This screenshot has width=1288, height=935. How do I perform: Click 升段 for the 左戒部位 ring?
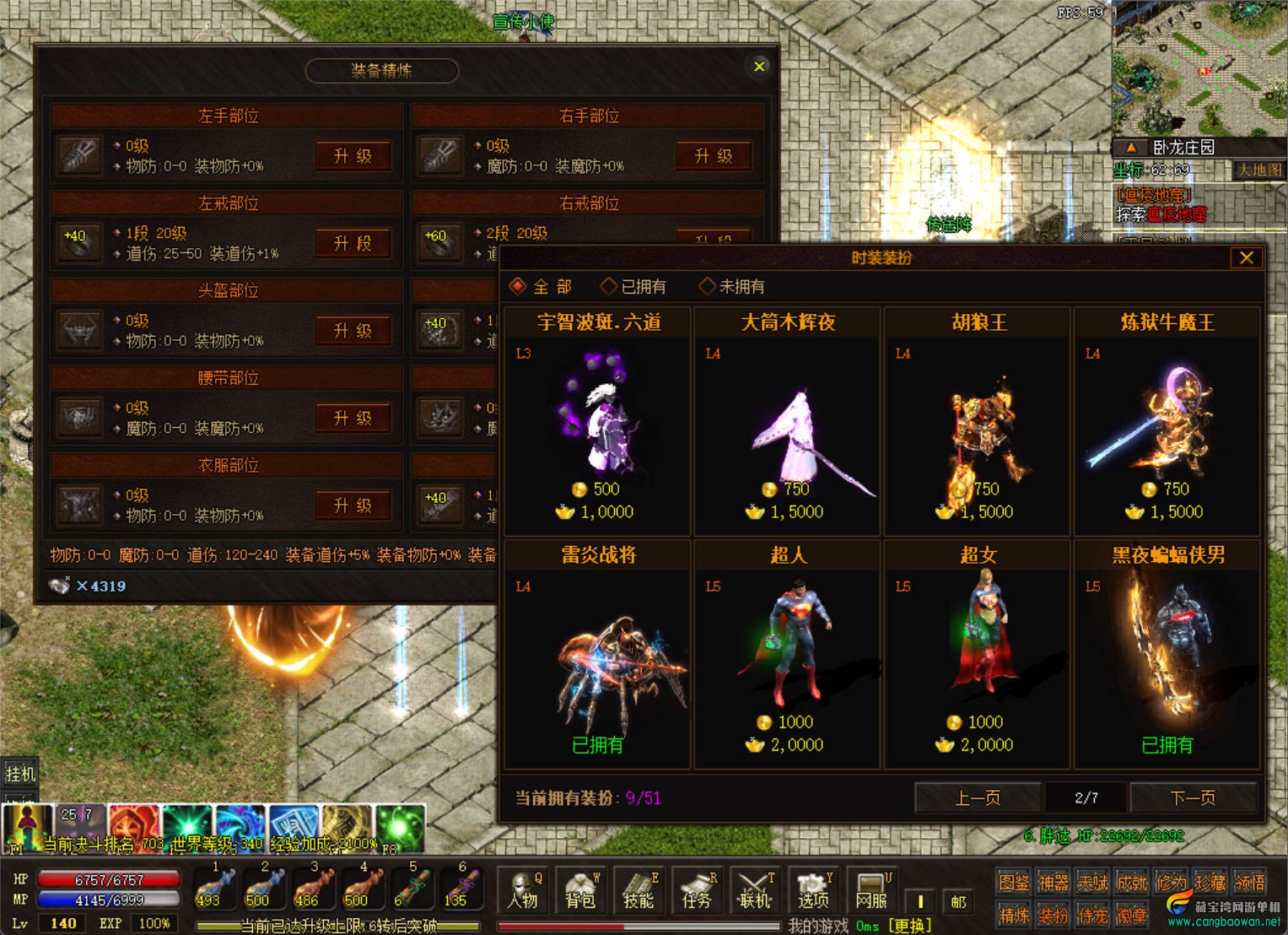pos(353,244)
